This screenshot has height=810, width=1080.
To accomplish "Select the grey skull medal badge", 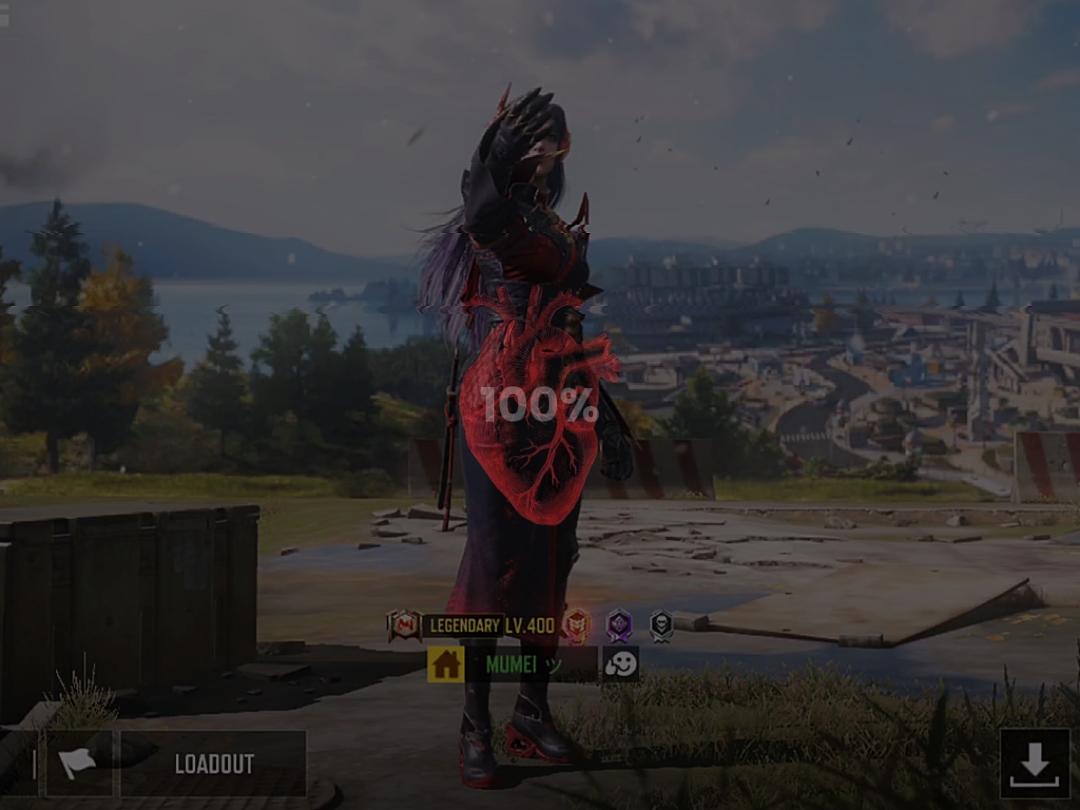I will coord(661,626).
